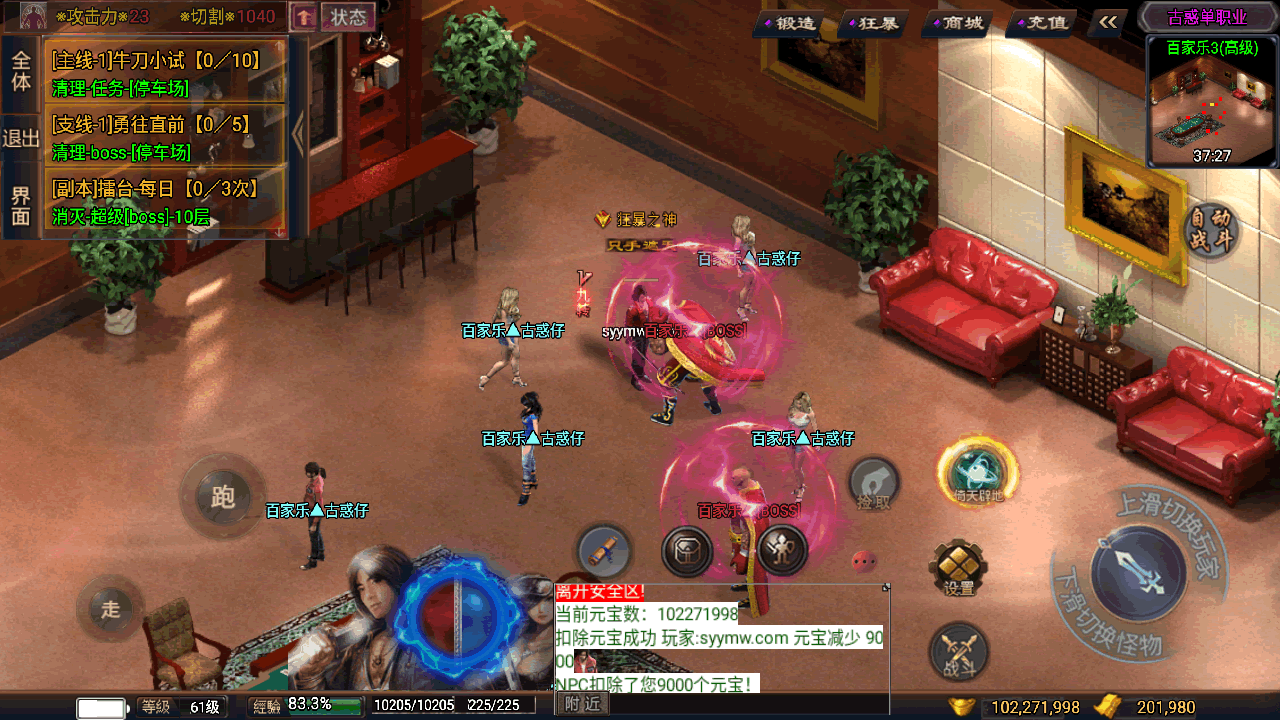Switch to 走 walk mode
This screenshot has height=720, width=1280.
point(110,608)
